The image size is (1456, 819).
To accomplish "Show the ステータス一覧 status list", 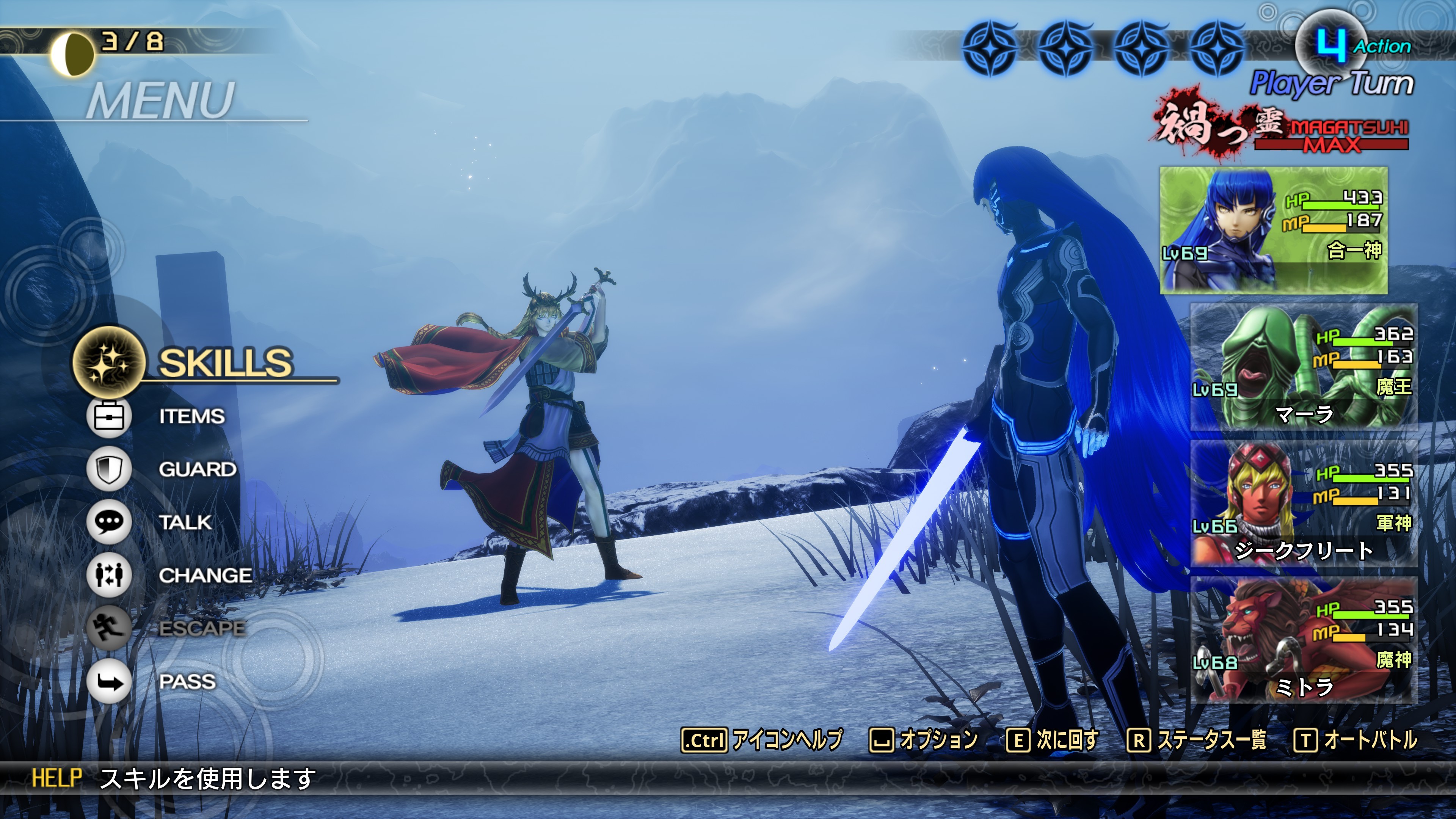I will pos(1197,740).
